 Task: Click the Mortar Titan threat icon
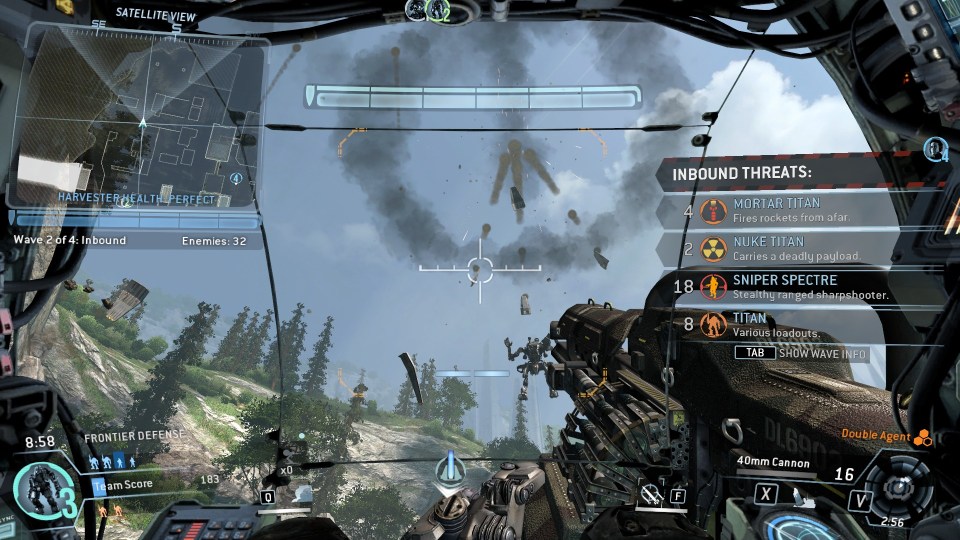(x=713, y=211)
